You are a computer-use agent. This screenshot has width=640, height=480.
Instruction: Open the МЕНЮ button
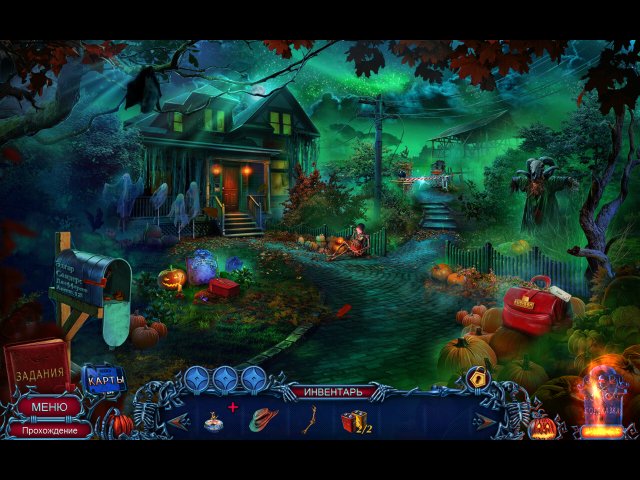pos(49,407)
